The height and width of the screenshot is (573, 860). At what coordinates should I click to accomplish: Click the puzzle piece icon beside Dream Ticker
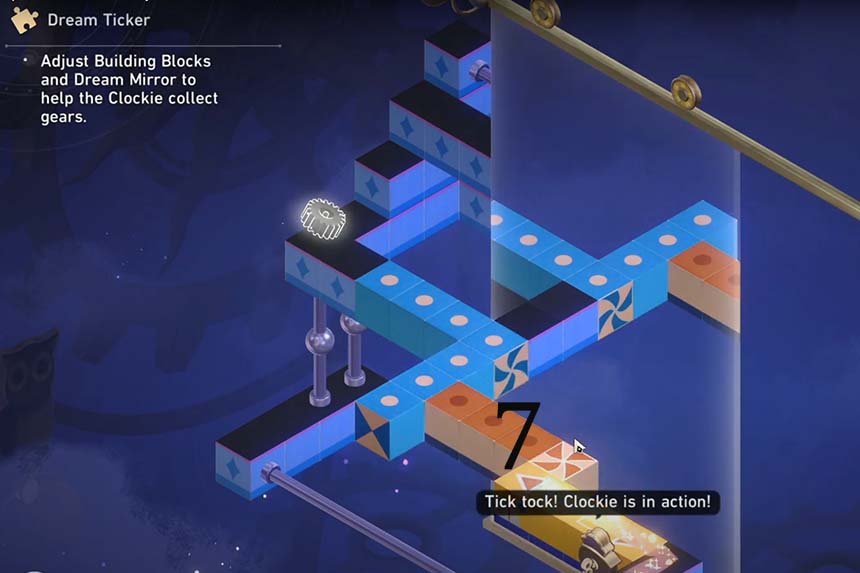pos(24,19)
